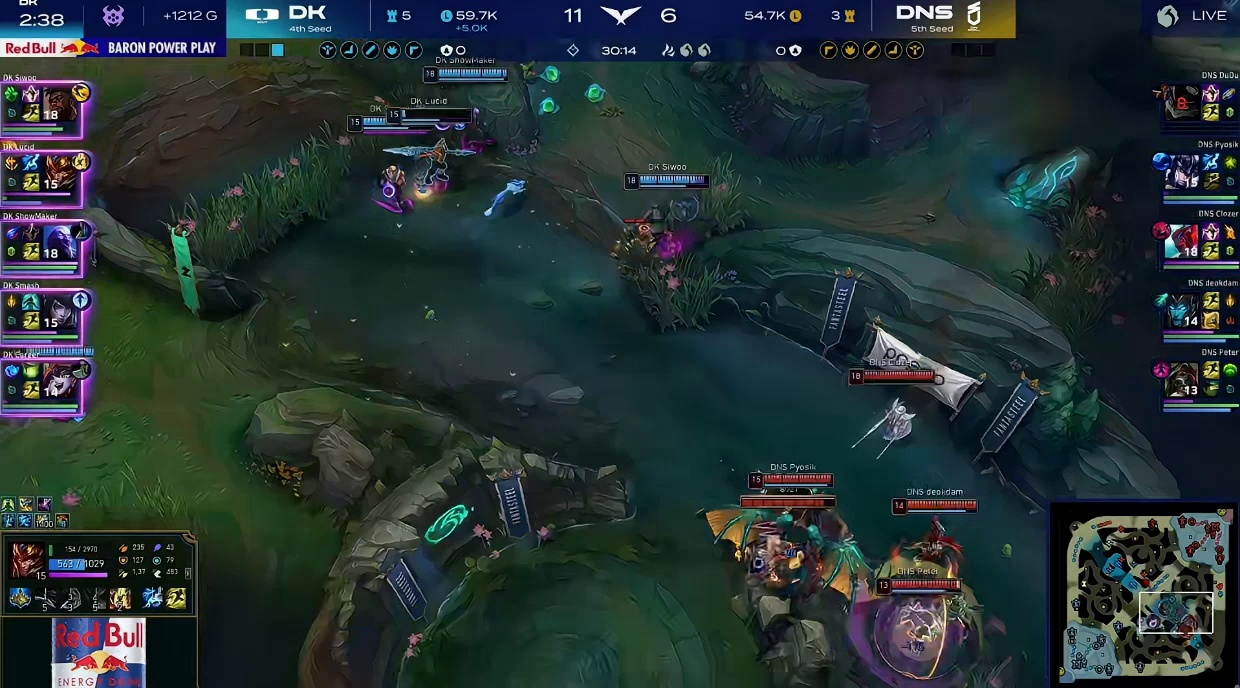Choose DK ShowMaker's champion portrait
Viewport: 1240px width, 688px height.
58,240
